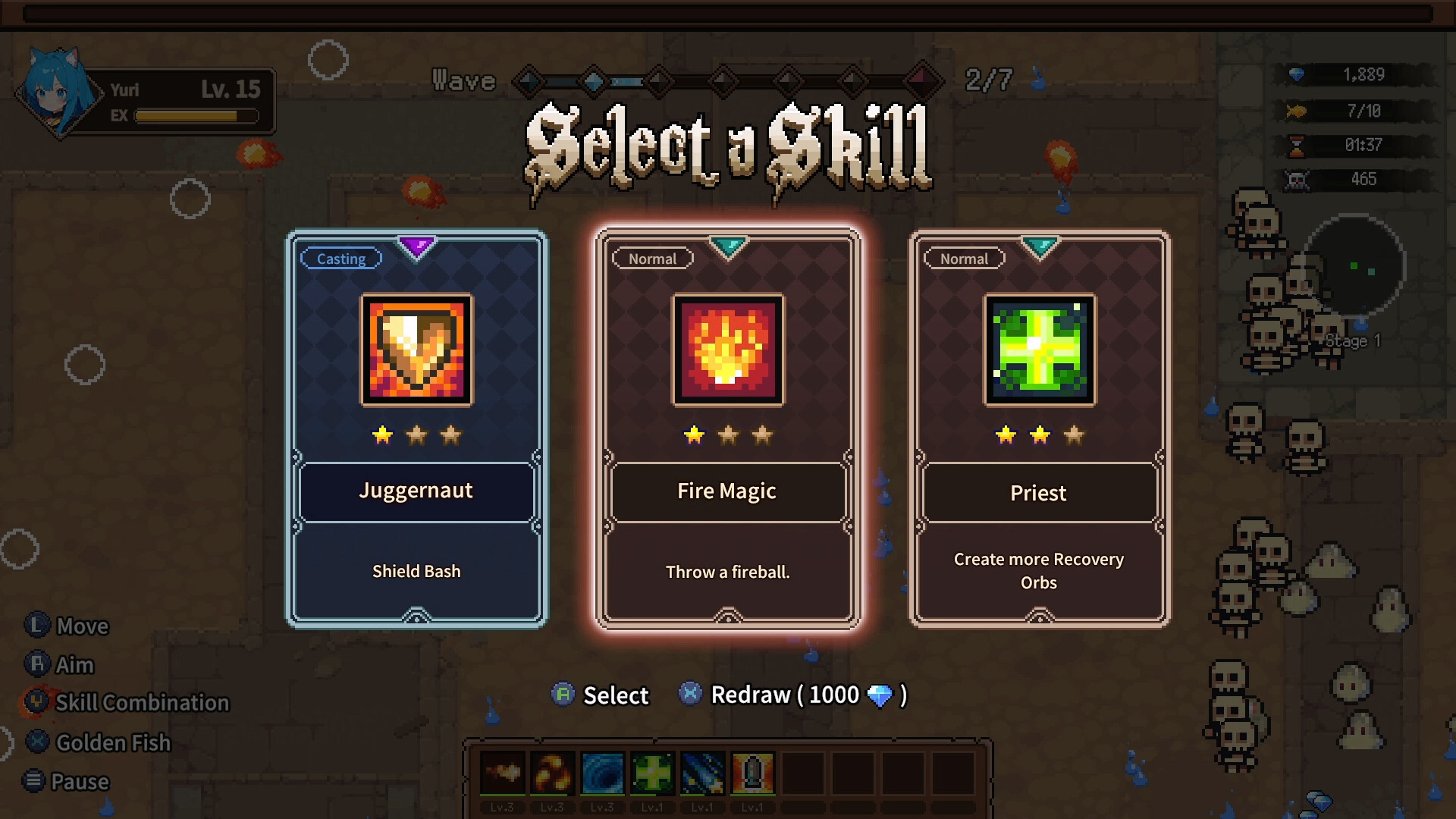Select the Priest skill card
This screenshot has height=819, width=1456.
pyautogui.click(x=1039, y=429)
